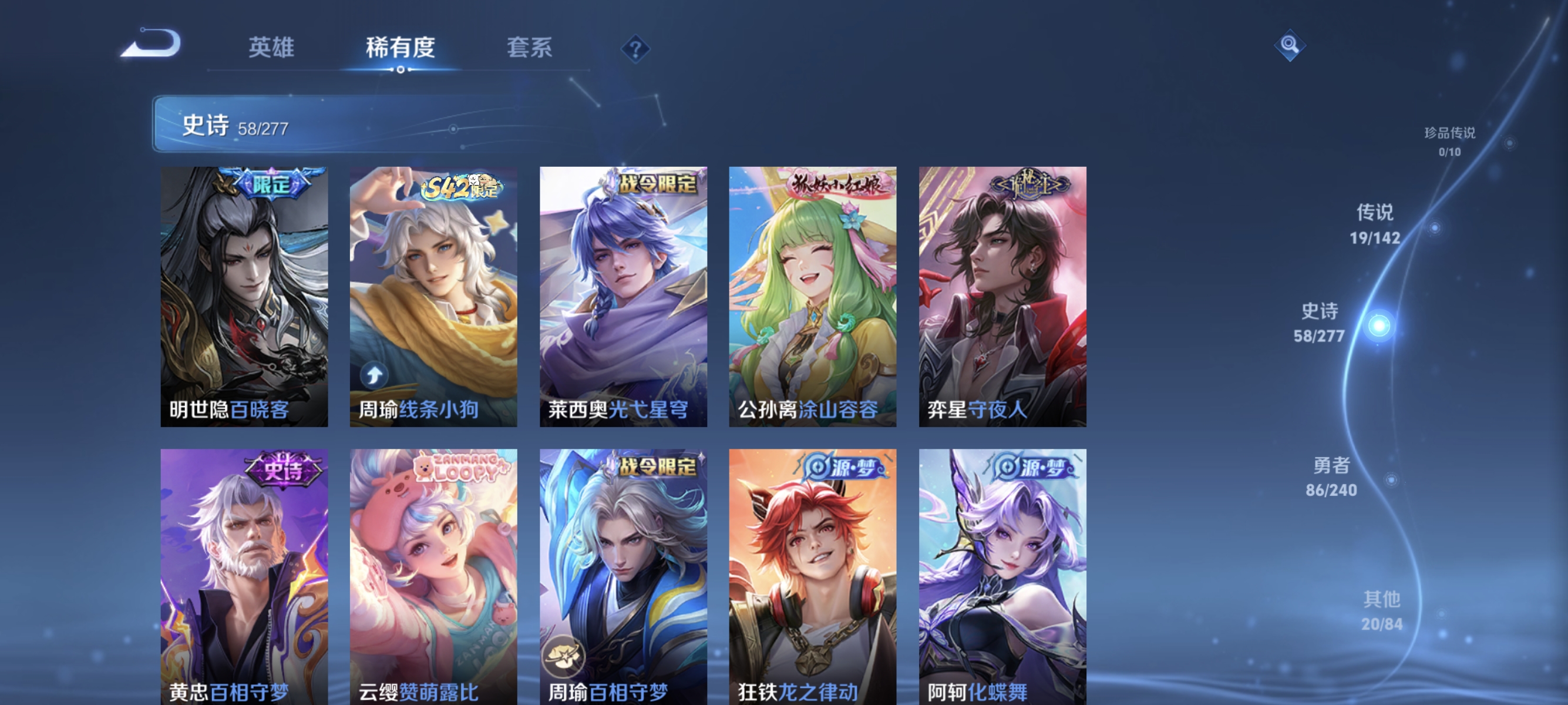The height and width of the screenshot is (705, 1568).
Task: Switch to the 套系 tab
Action: coord(530,48)
